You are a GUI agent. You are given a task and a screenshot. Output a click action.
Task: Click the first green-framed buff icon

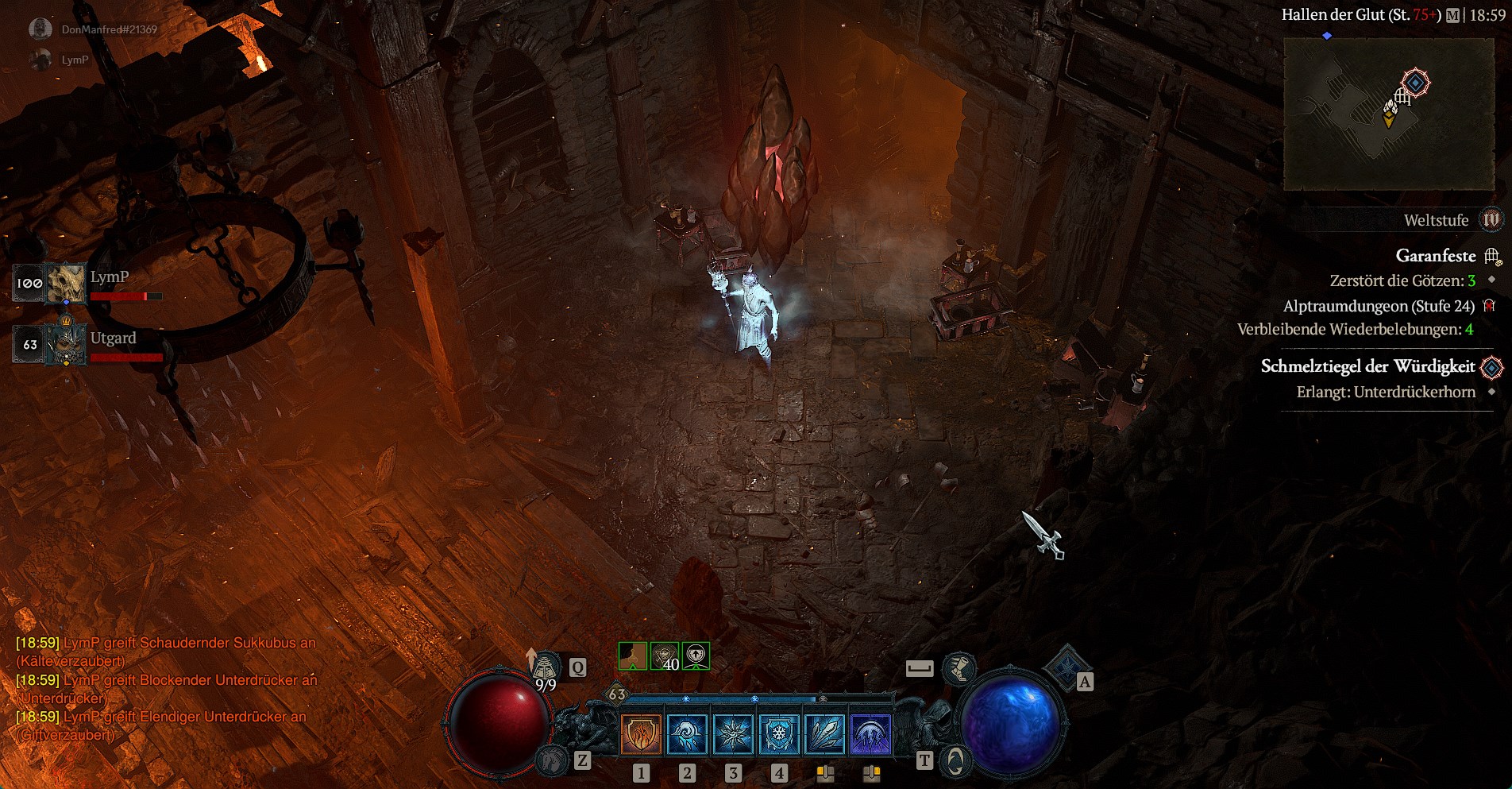point(632,656)
